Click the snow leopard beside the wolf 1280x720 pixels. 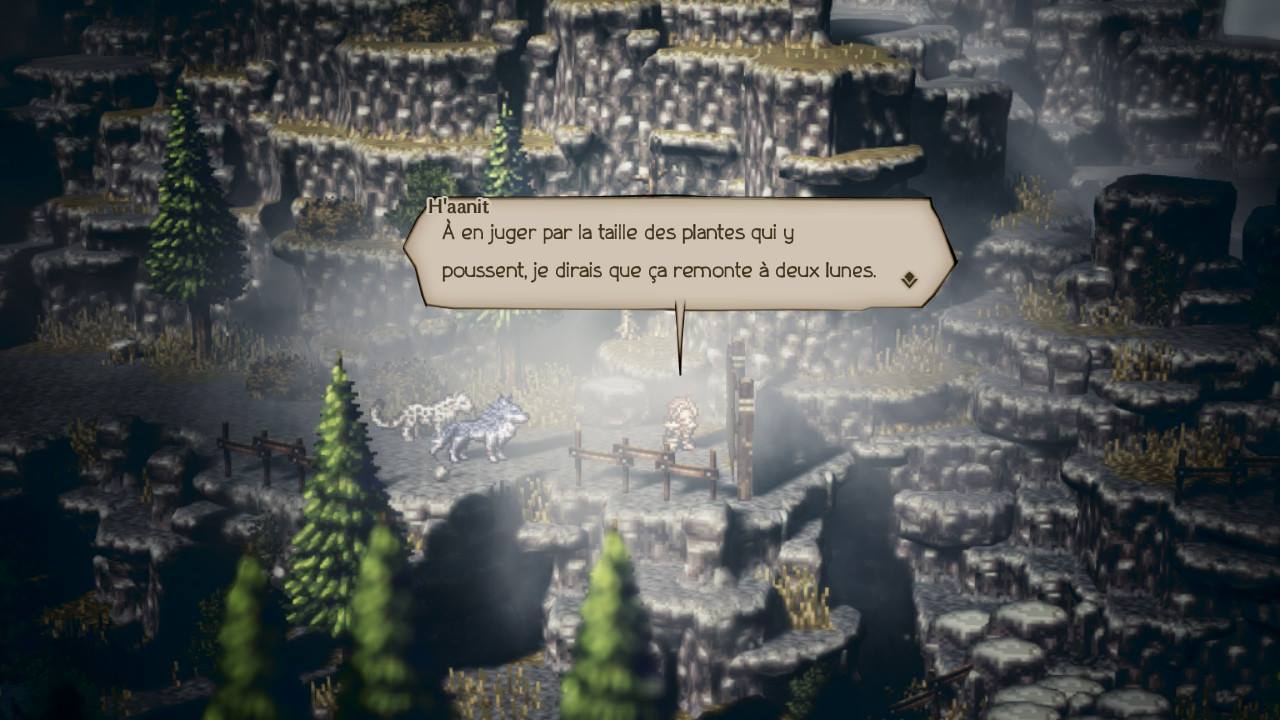tap(430, 415)
